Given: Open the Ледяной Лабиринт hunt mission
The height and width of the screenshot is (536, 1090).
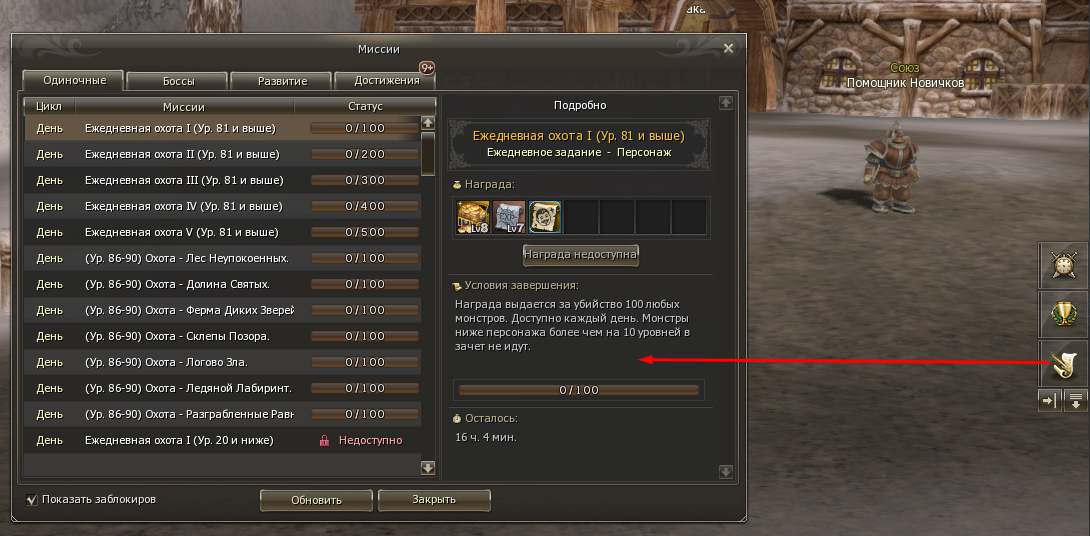Looking at the screenshot, I should (x=189, y=388).
